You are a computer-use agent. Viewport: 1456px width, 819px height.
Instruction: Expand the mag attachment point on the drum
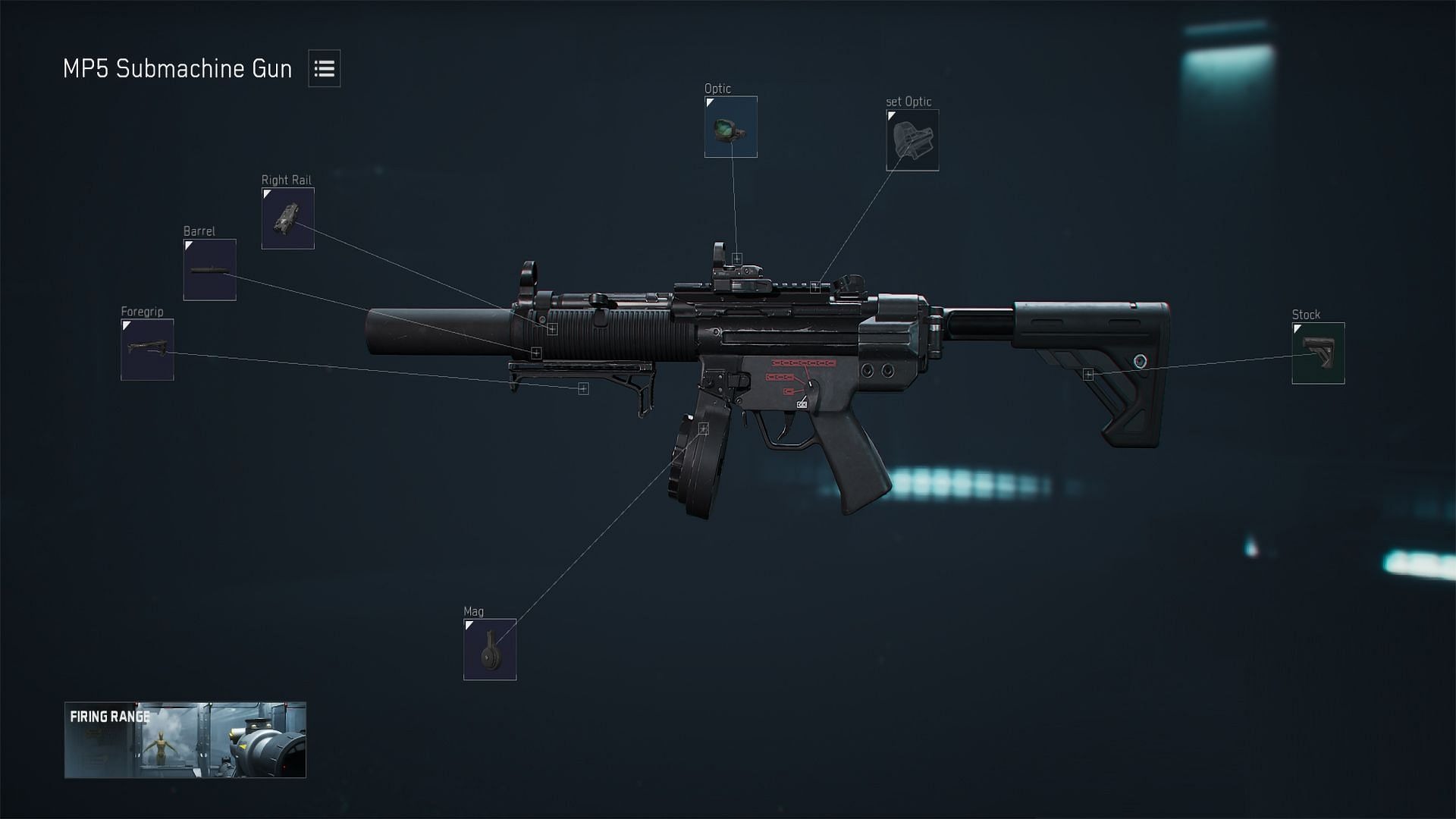point(704,427)
